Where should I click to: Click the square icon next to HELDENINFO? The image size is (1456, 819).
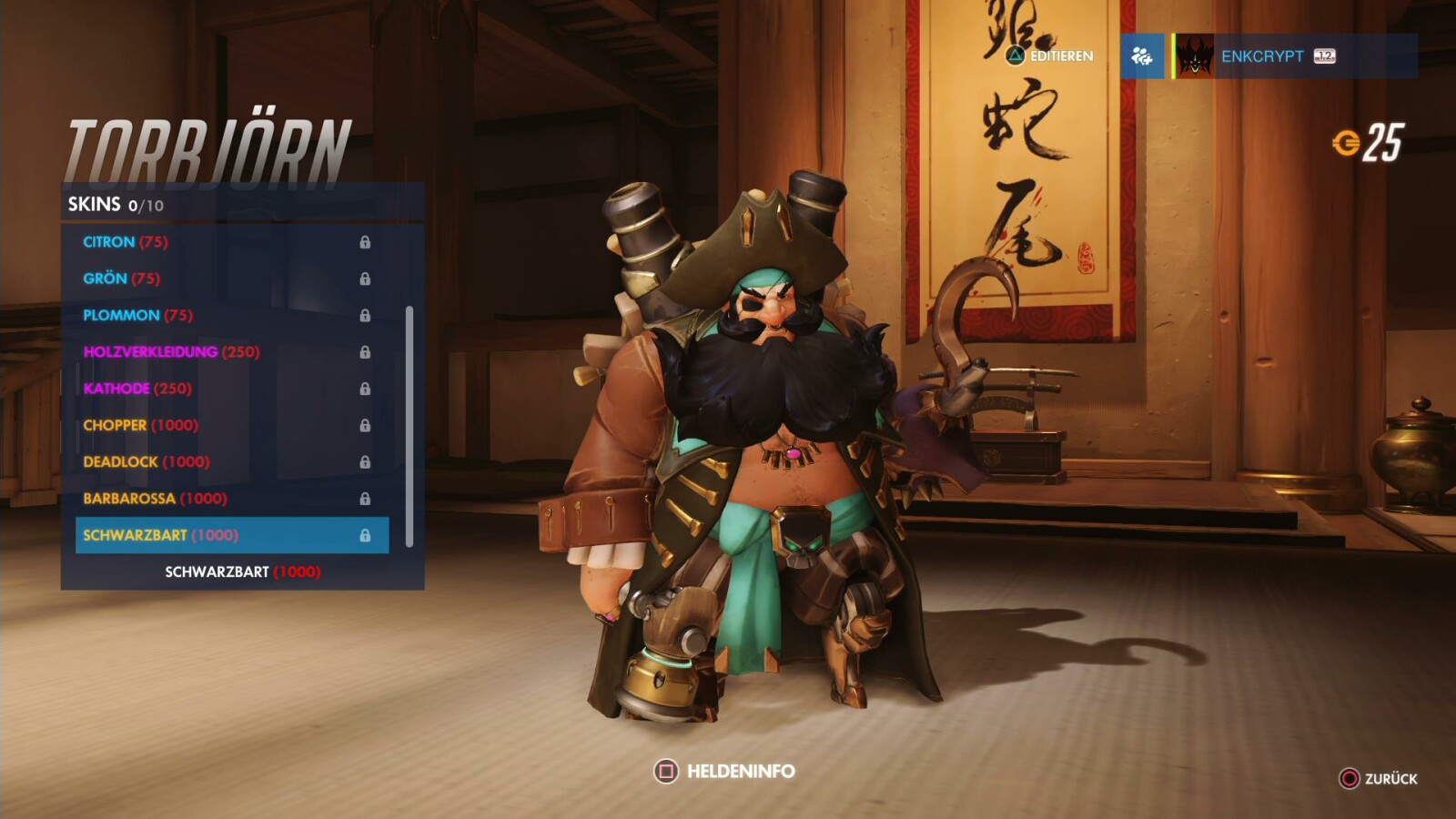[667, 769]
